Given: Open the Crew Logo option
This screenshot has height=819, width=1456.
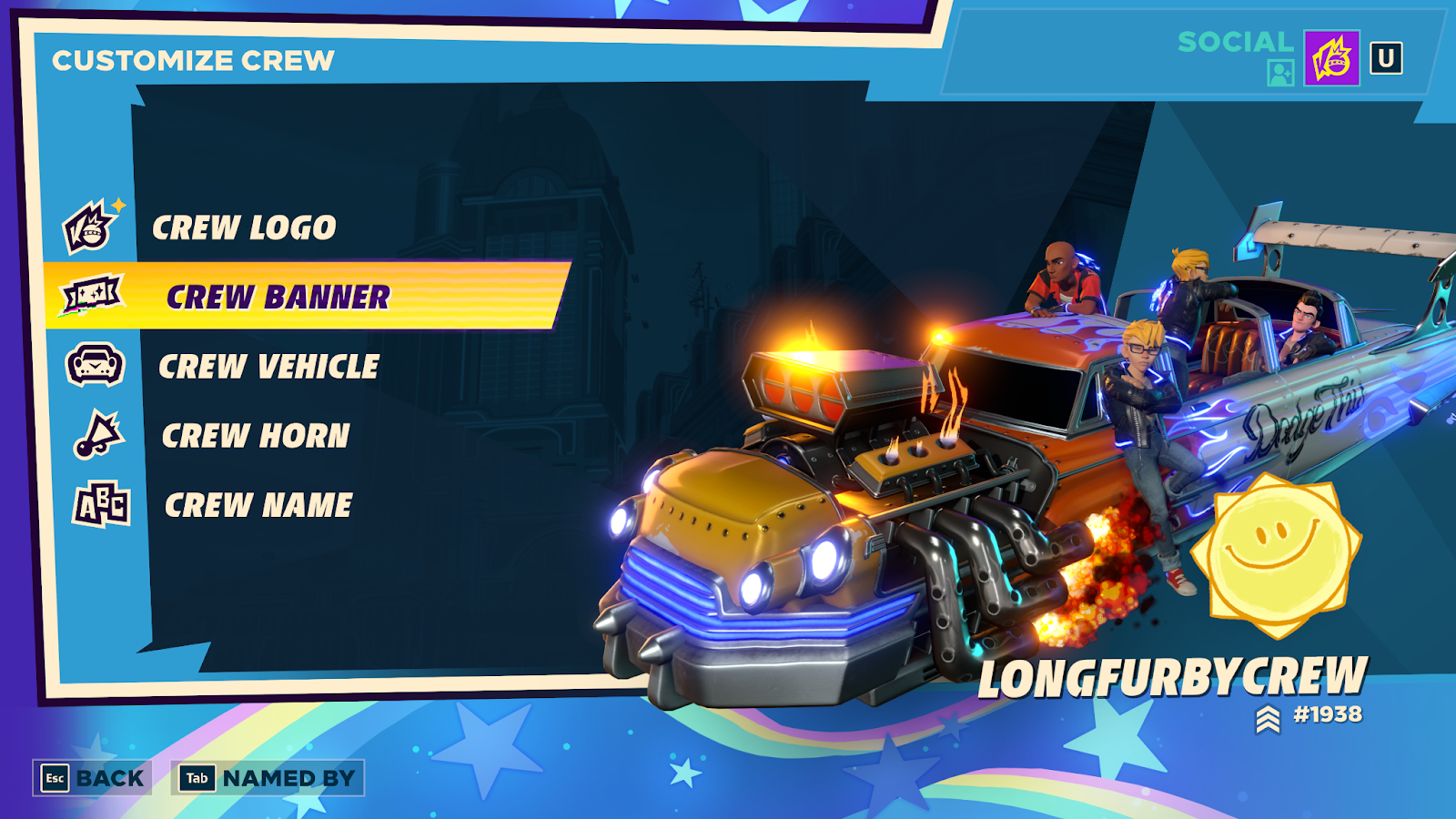Looking at the screenshot, I should 244,227.
